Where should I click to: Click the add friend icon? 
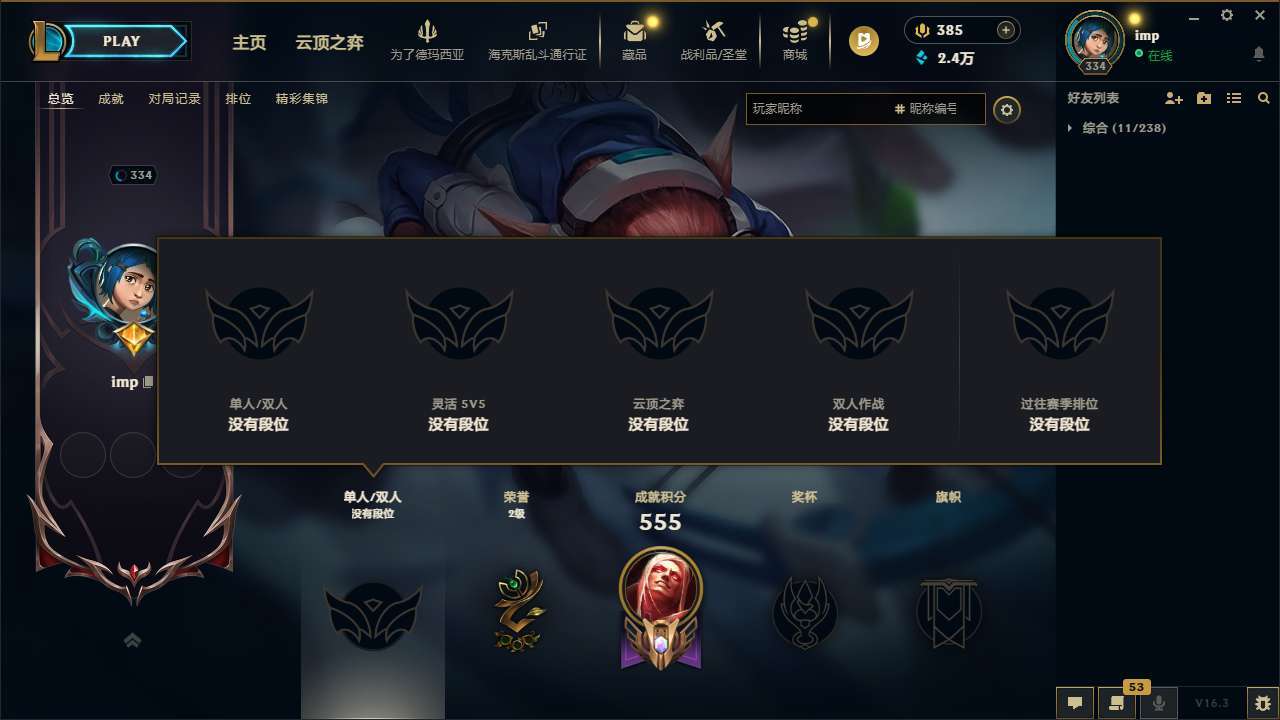pos(1172,98)
